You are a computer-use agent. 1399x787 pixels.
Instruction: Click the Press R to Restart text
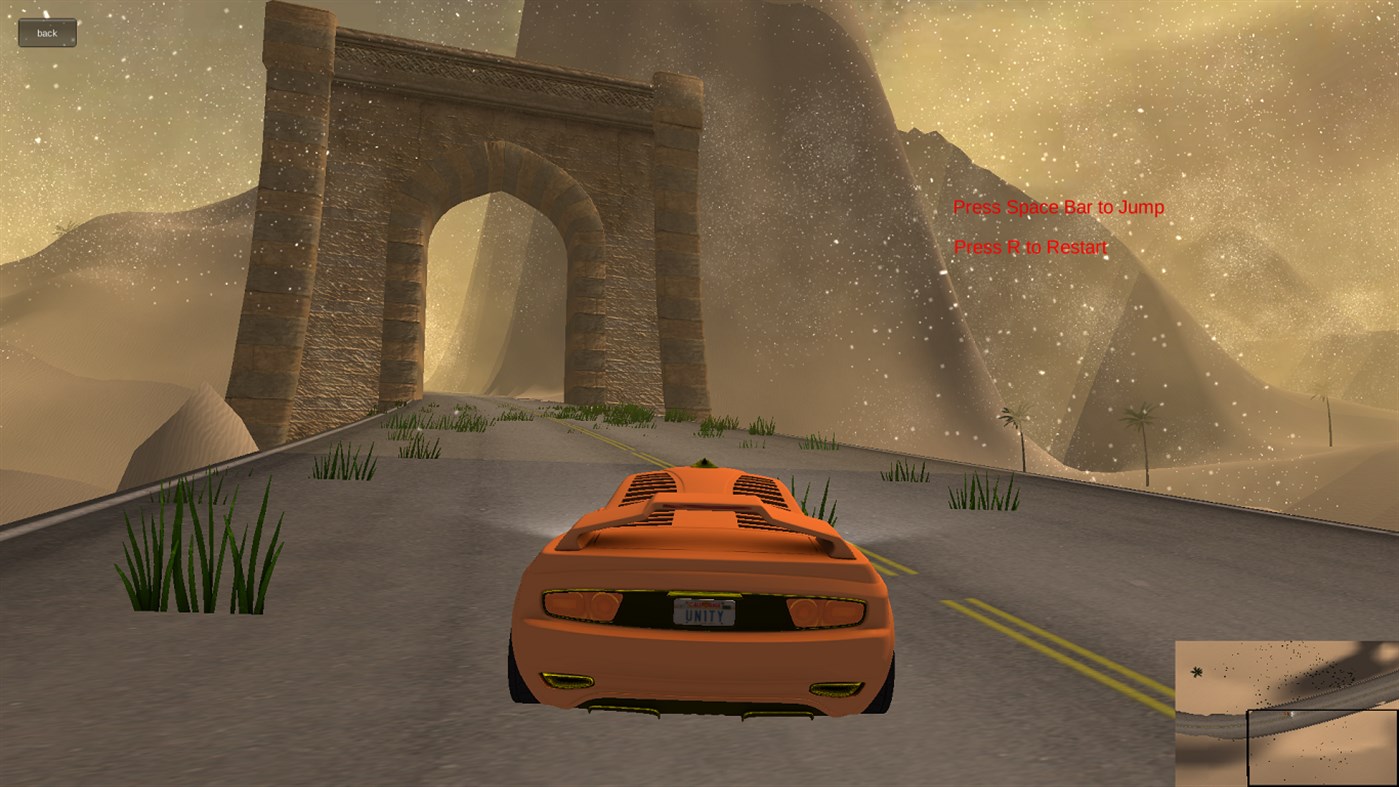1029,247
